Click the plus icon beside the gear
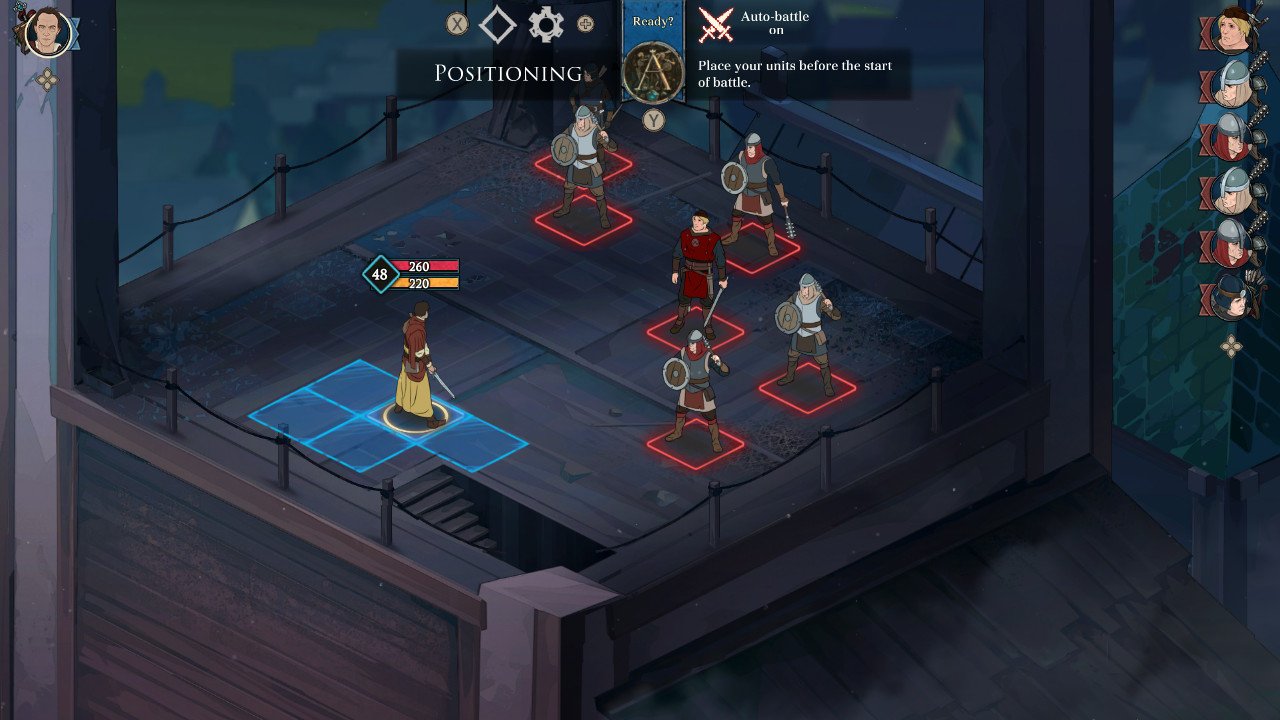This screenshot has width=1280, height=720. tap(587, 24)
